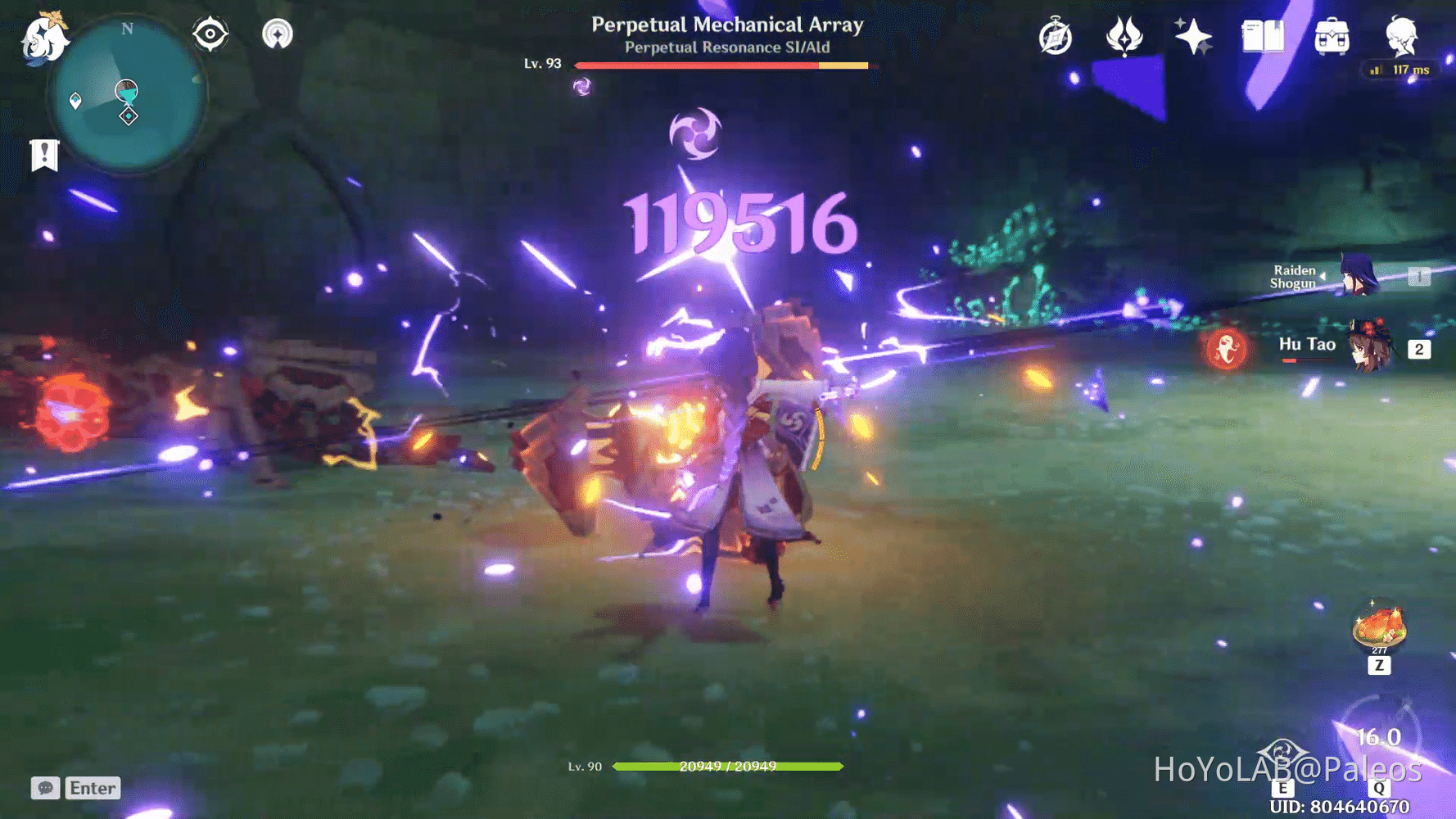Open the Battle Pass

coord(1124,36)
